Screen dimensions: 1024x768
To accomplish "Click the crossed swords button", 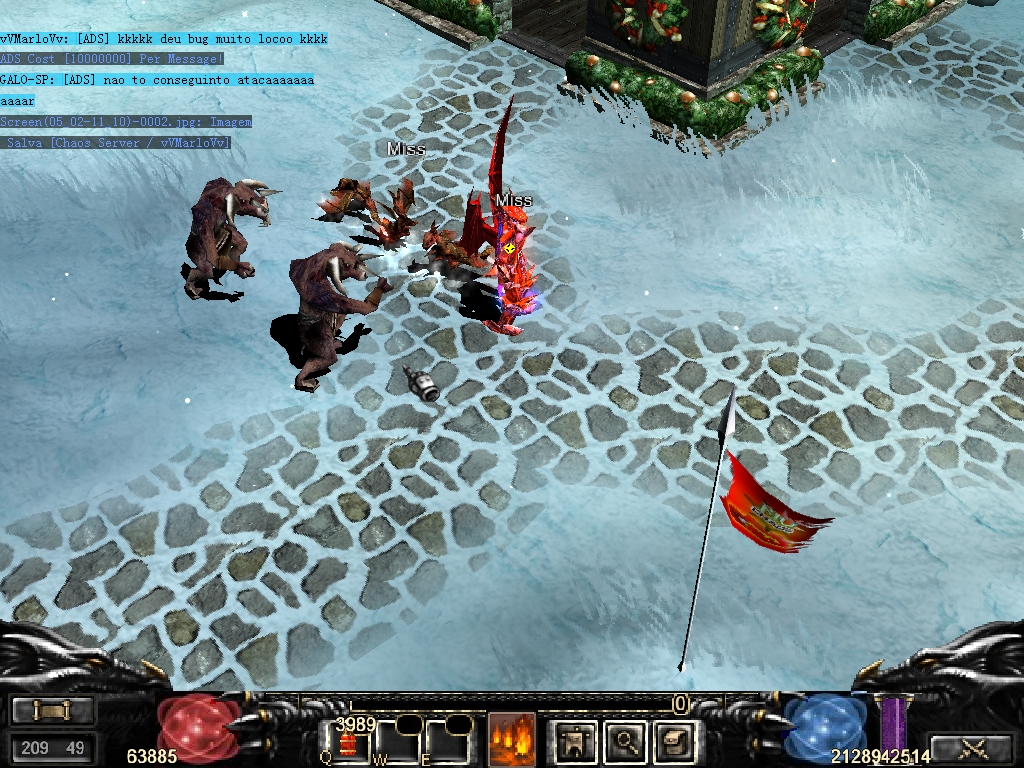I will pos(973,748).
